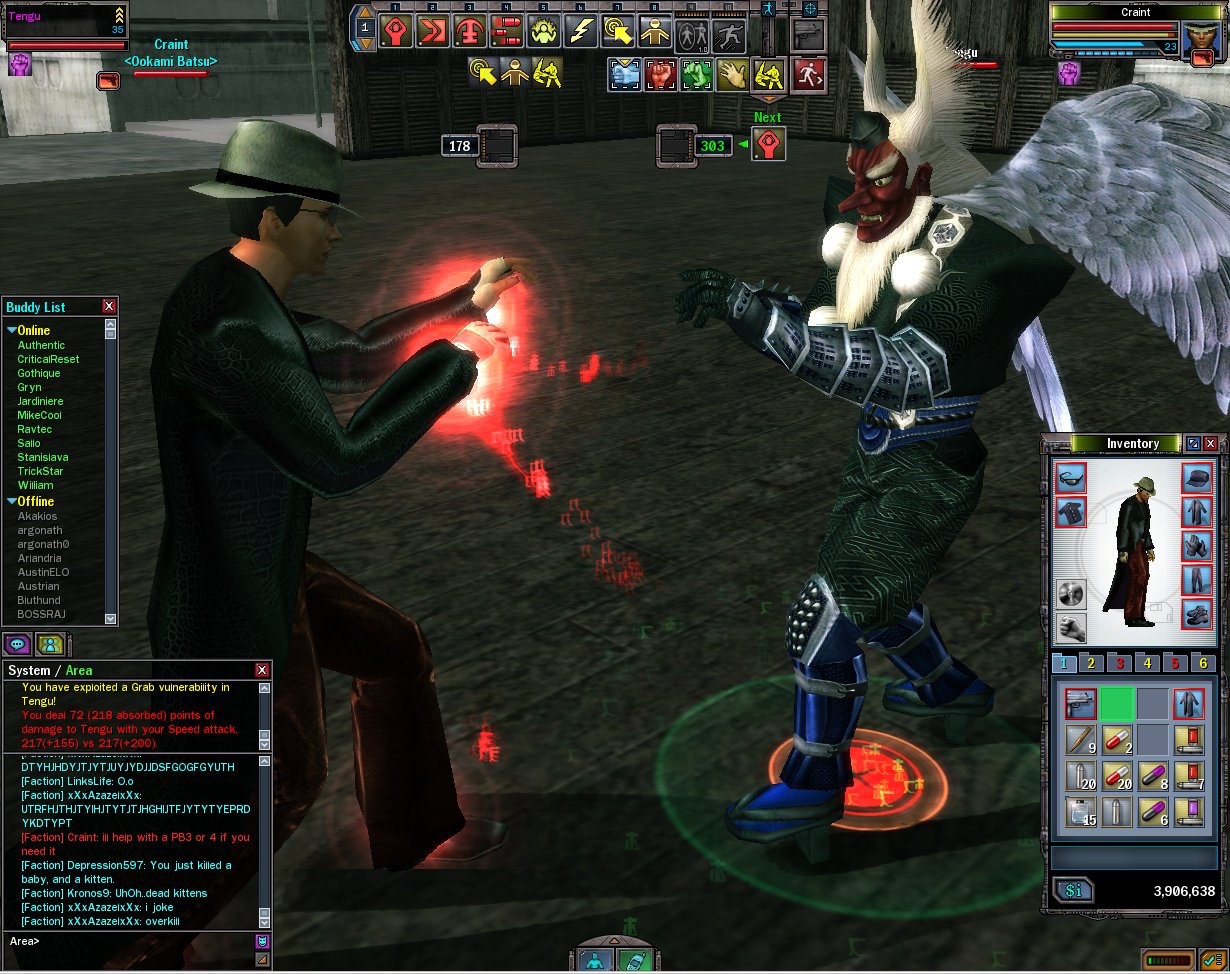Image resolution: width=1230 pixels, height=974 pixels.
Task: Switch to inventory tab 2
Action: click(1090, 663)
